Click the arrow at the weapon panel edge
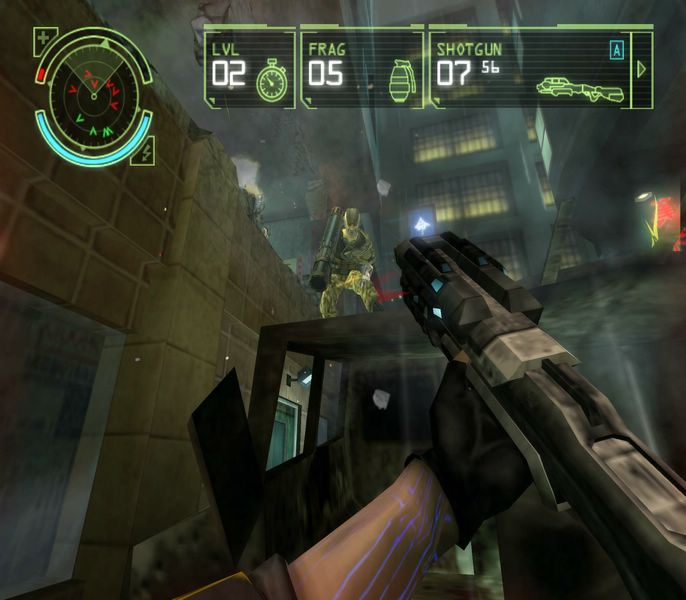This screenshot has height=600, width=686. 642,69
